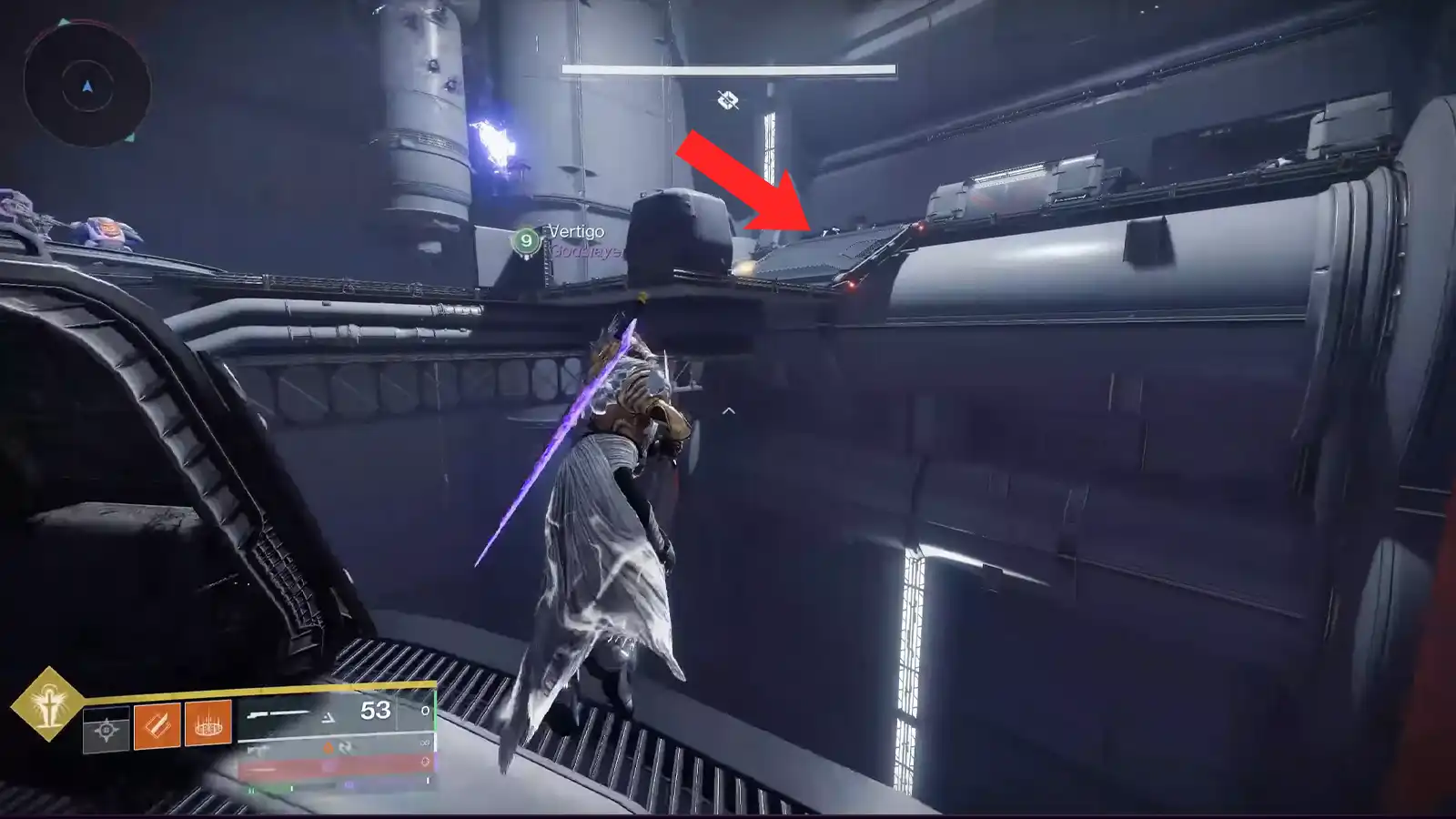Image resolution: width=1456 pixels, height=819 pixels.
Task: Click the solar damage flame icon
Action: 329,748
